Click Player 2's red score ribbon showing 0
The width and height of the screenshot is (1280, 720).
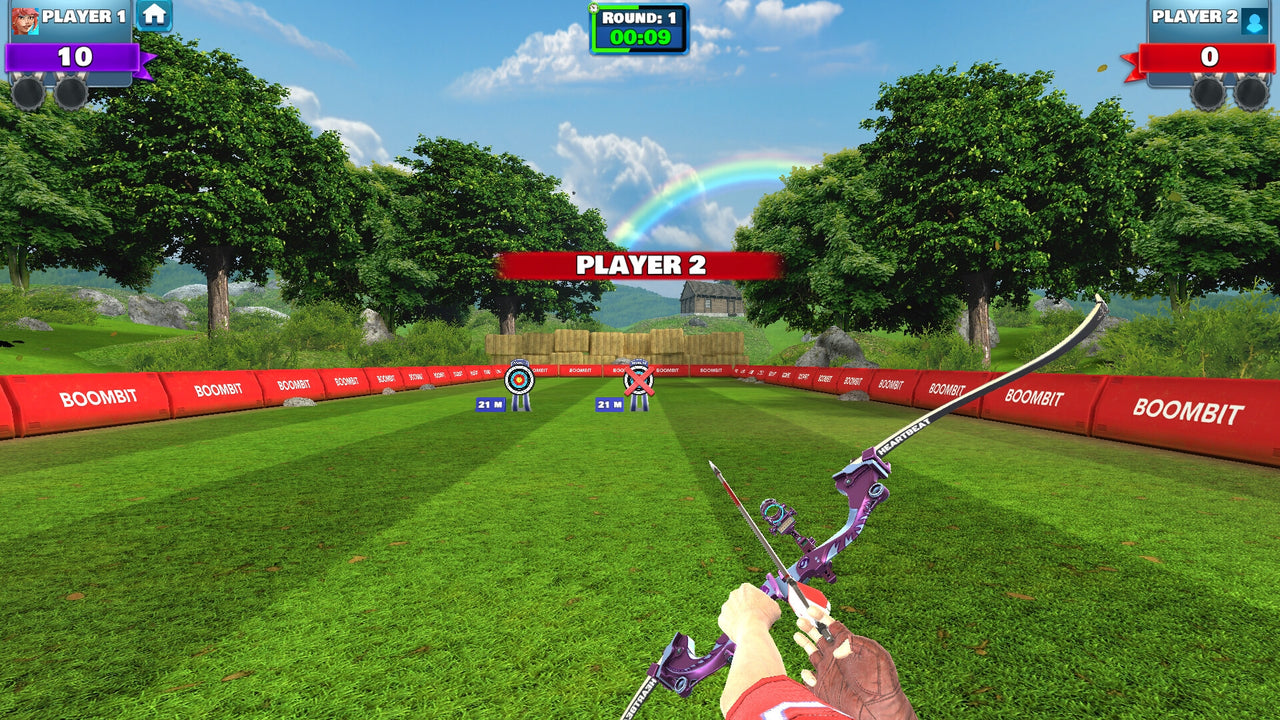click(1208, 56)
